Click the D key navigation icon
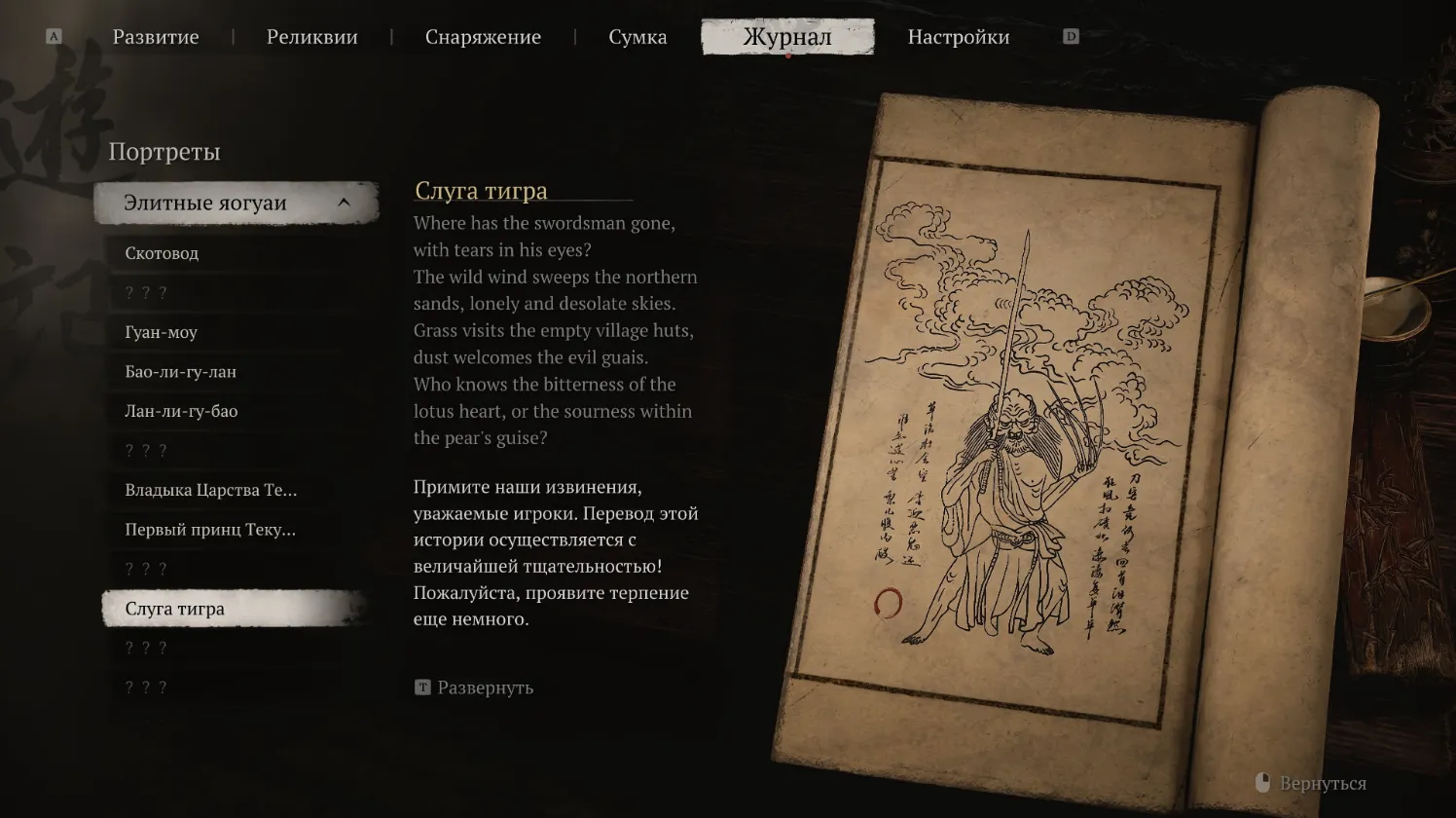Viewport: 1456px width, 818px height. pos(1072,35)
